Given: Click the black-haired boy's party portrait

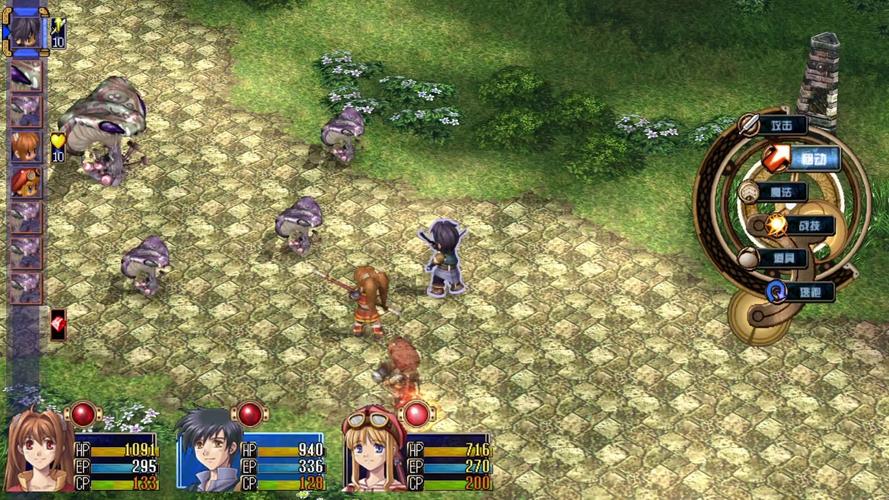Looking at the screenshot, I should pos(209,449).
